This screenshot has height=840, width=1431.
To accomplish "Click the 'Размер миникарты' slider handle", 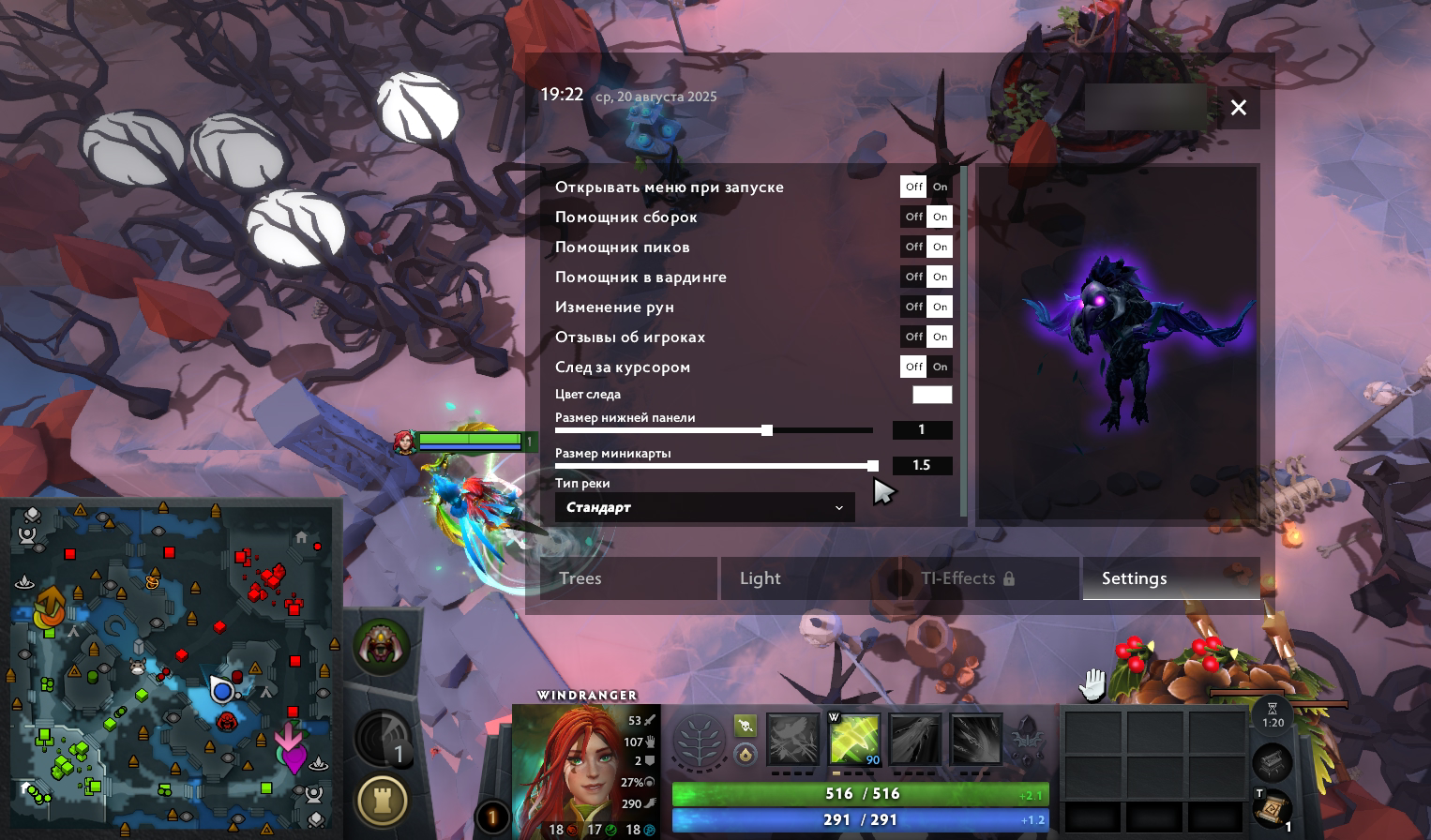I will point(872,465).
